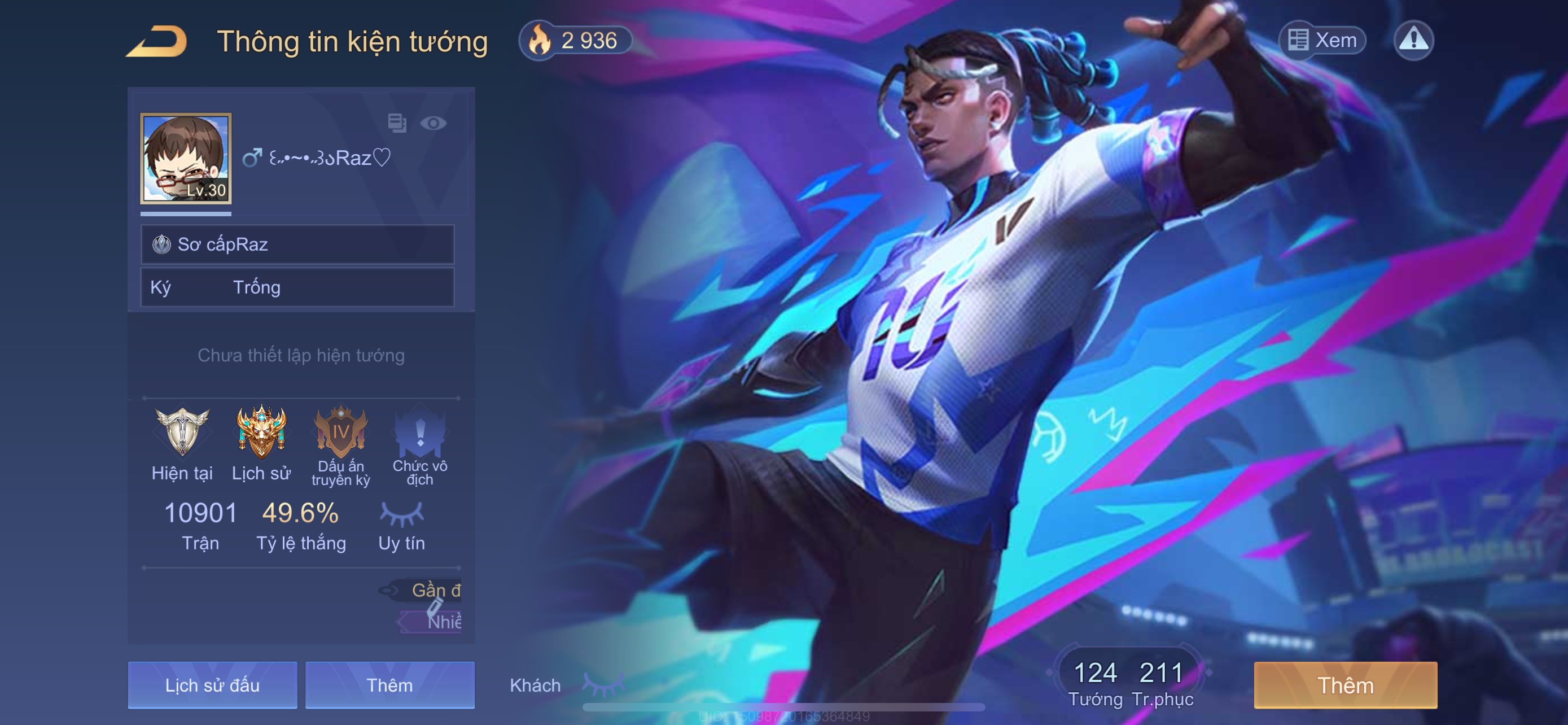Open the card list icon beside eye
Viewport: 1568px width, 725px height.
(x=397, y=123)
